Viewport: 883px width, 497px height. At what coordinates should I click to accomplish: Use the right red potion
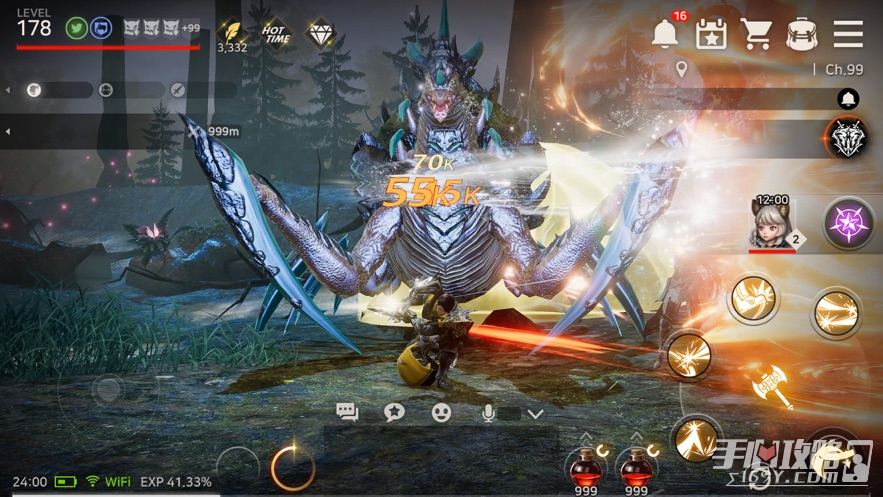coord(634,465)
